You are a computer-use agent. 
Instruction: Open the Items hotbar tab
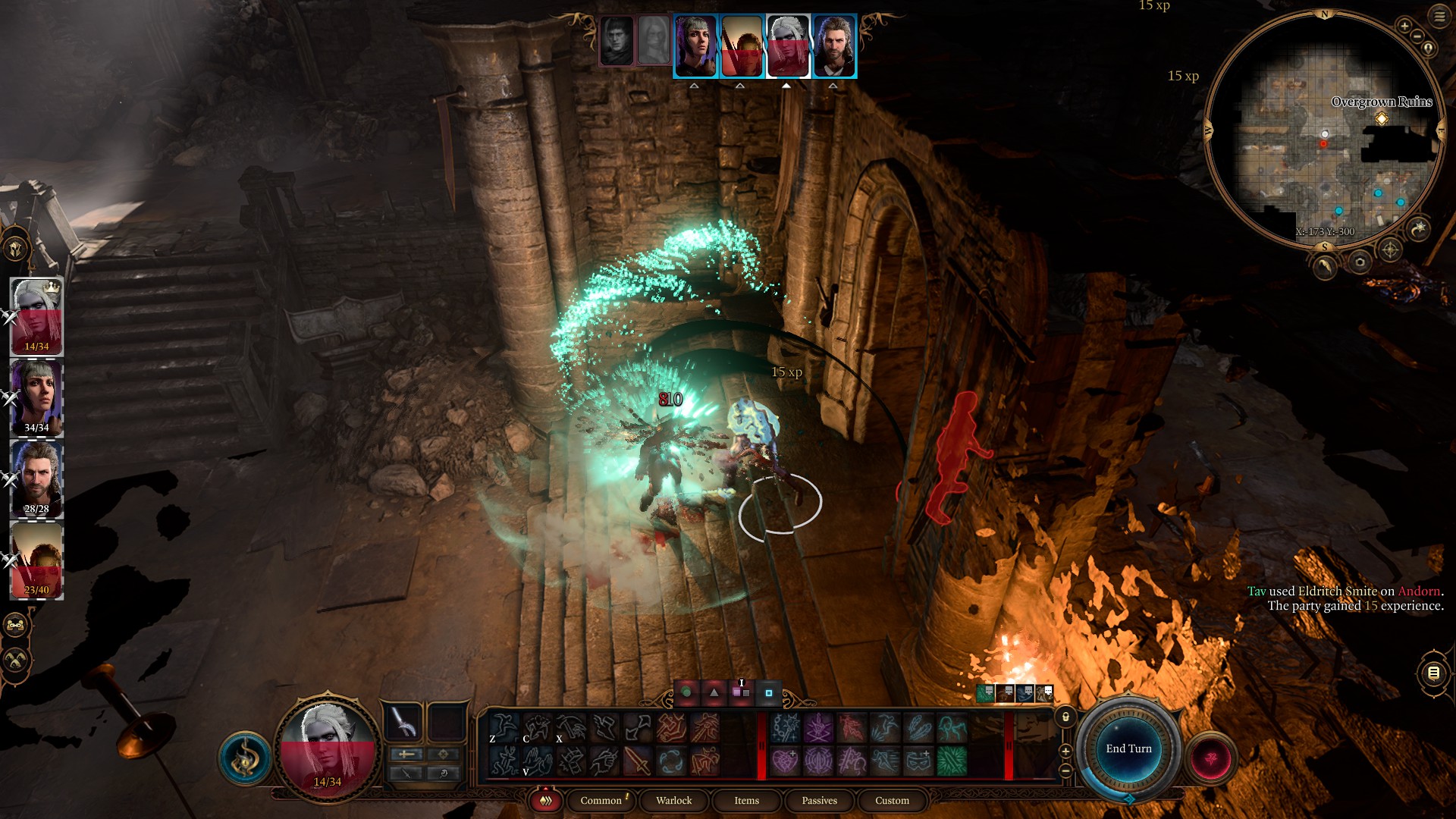tap(746, 800)
